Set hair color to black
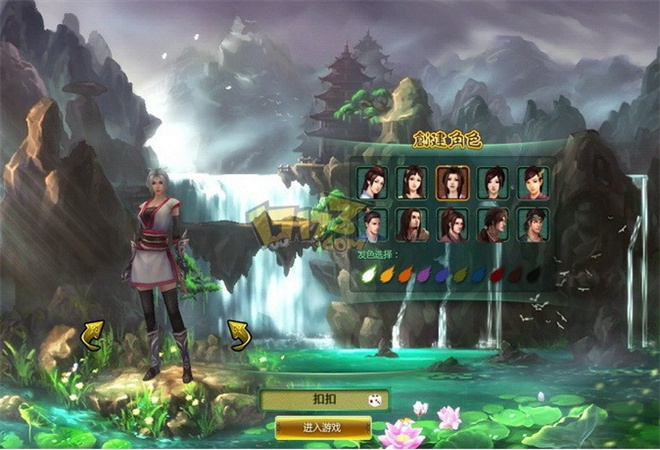 pyautogui.click(x=535, y=273)
